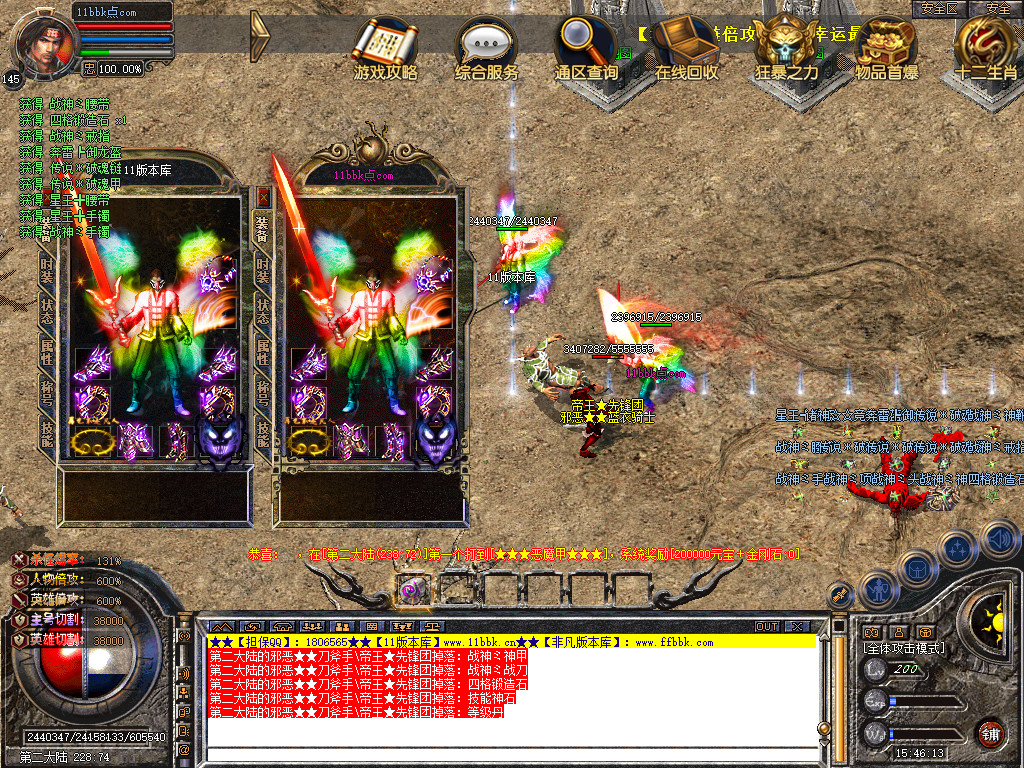The image size is (1024, 768).
Task: Click the OUT button on chat bar
Action: (766, 626)
